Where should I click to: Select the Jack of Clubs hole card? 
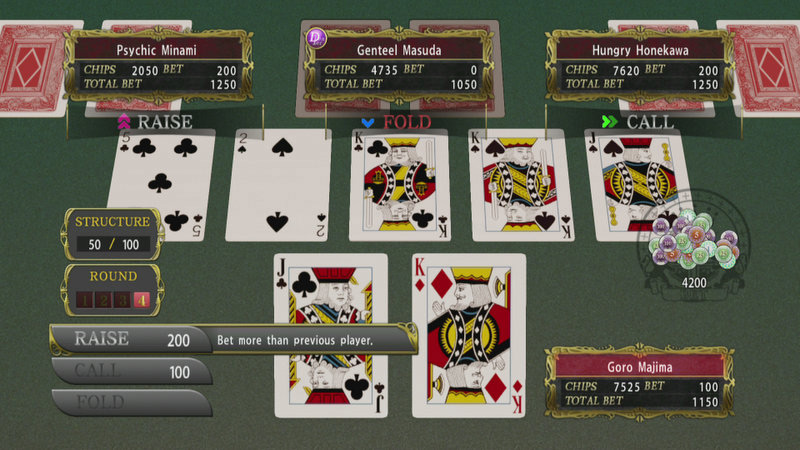[x=330, y=335]
